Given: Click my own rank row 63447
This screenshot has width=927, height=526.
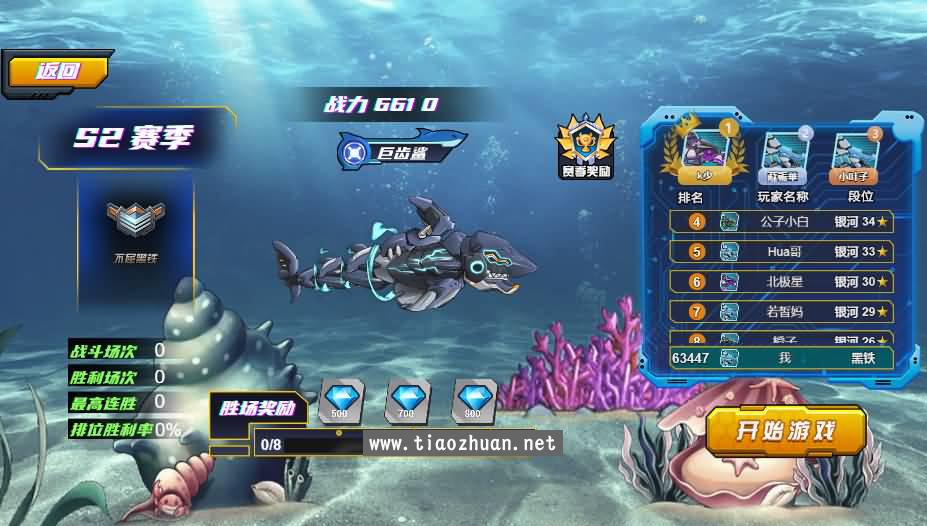Looking at the screenshot, I should (x=781, y=357).
